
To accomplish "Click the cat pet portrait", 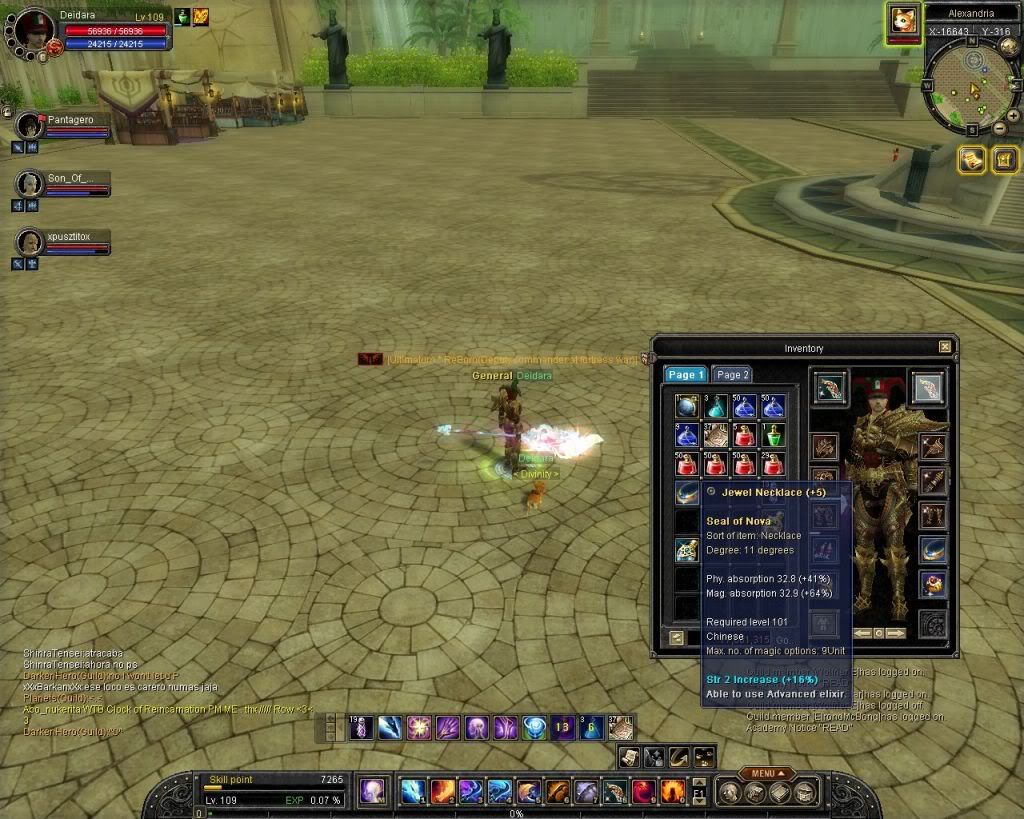I will tap(903, 20).
